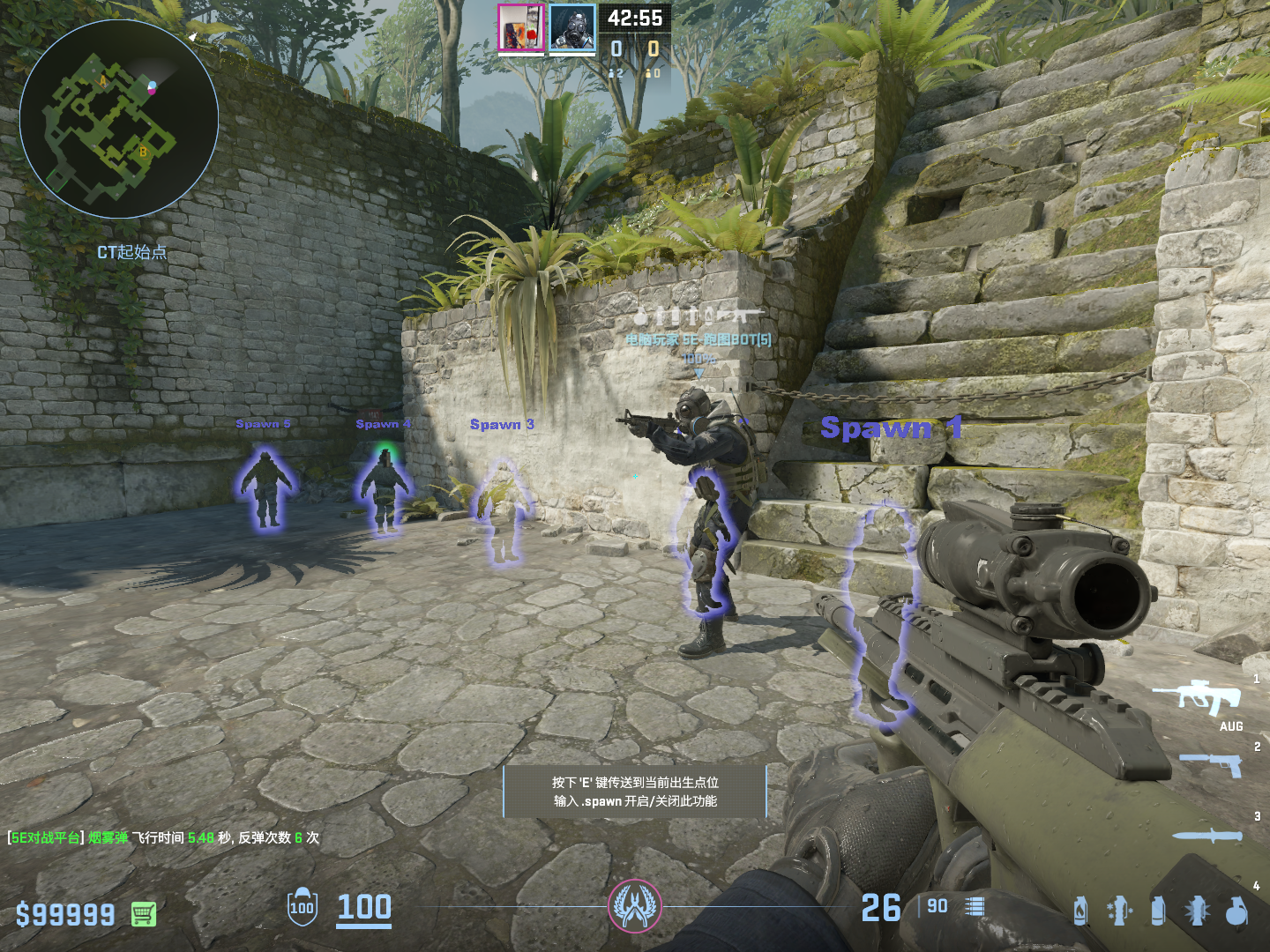Pick the HE grenade icon

1236,911
